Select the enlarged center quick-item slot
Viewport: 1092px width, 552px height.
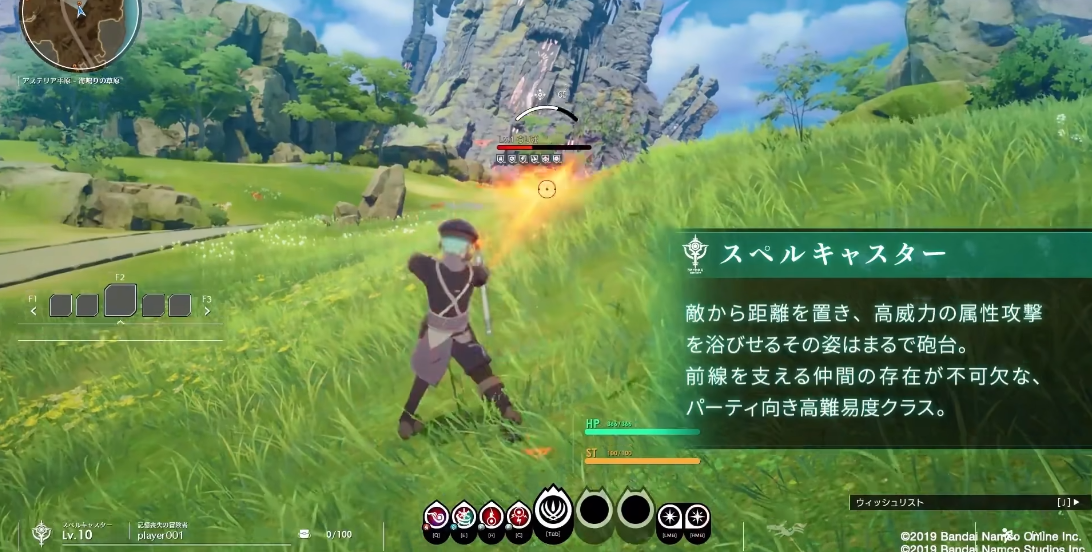[120, 300]
